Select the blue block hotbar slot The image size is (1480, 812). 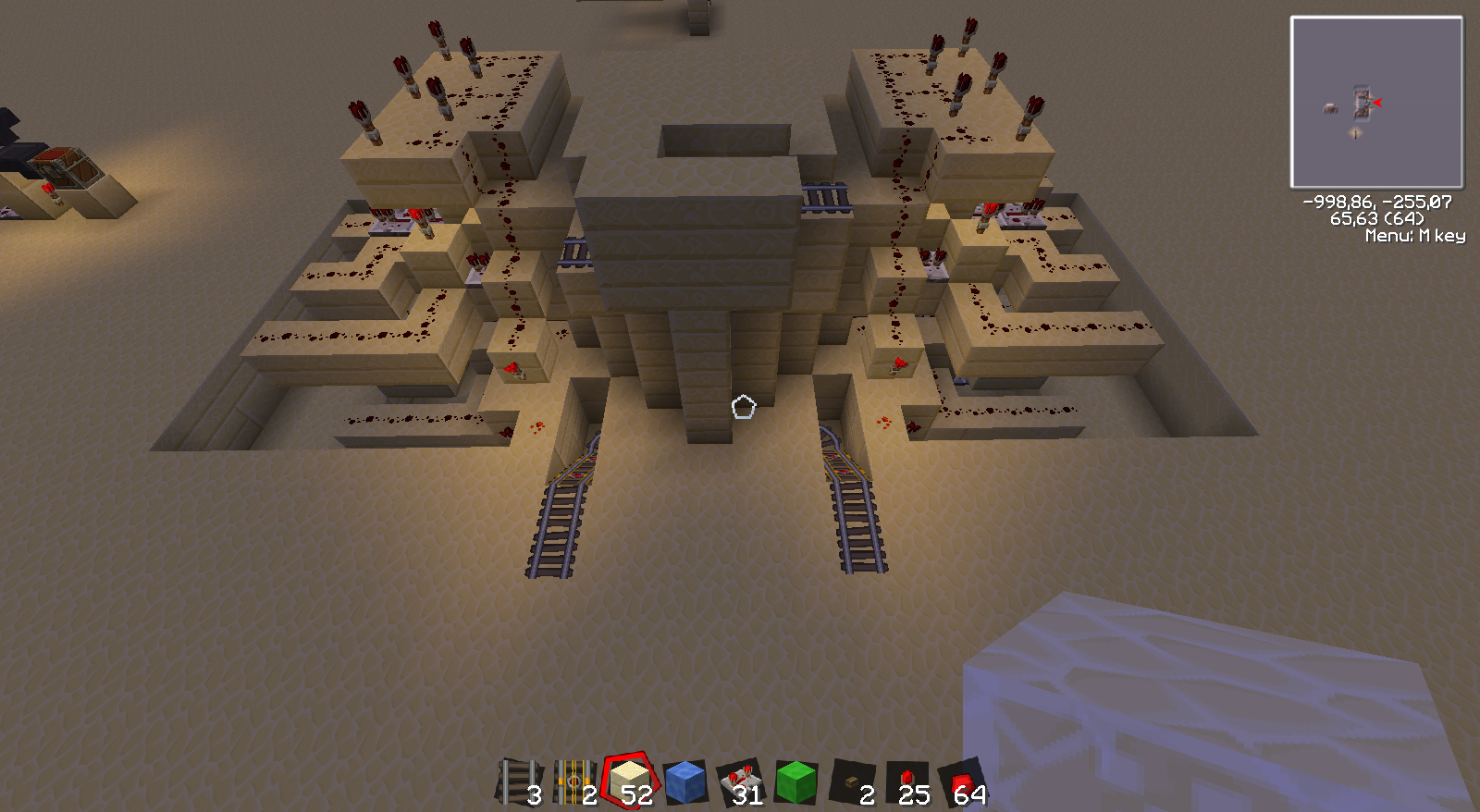pos(685,782)
